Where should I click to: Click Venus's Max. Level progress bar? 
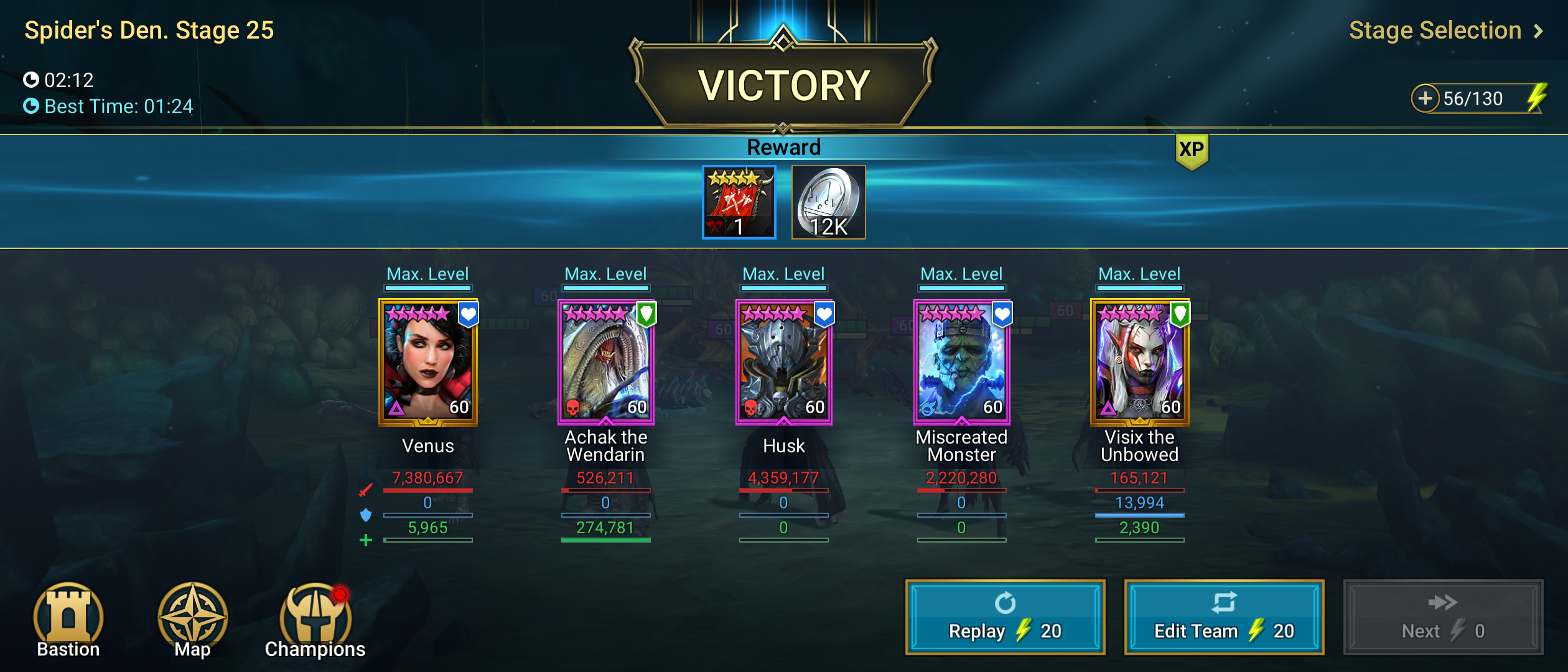[x=427, y=287]
